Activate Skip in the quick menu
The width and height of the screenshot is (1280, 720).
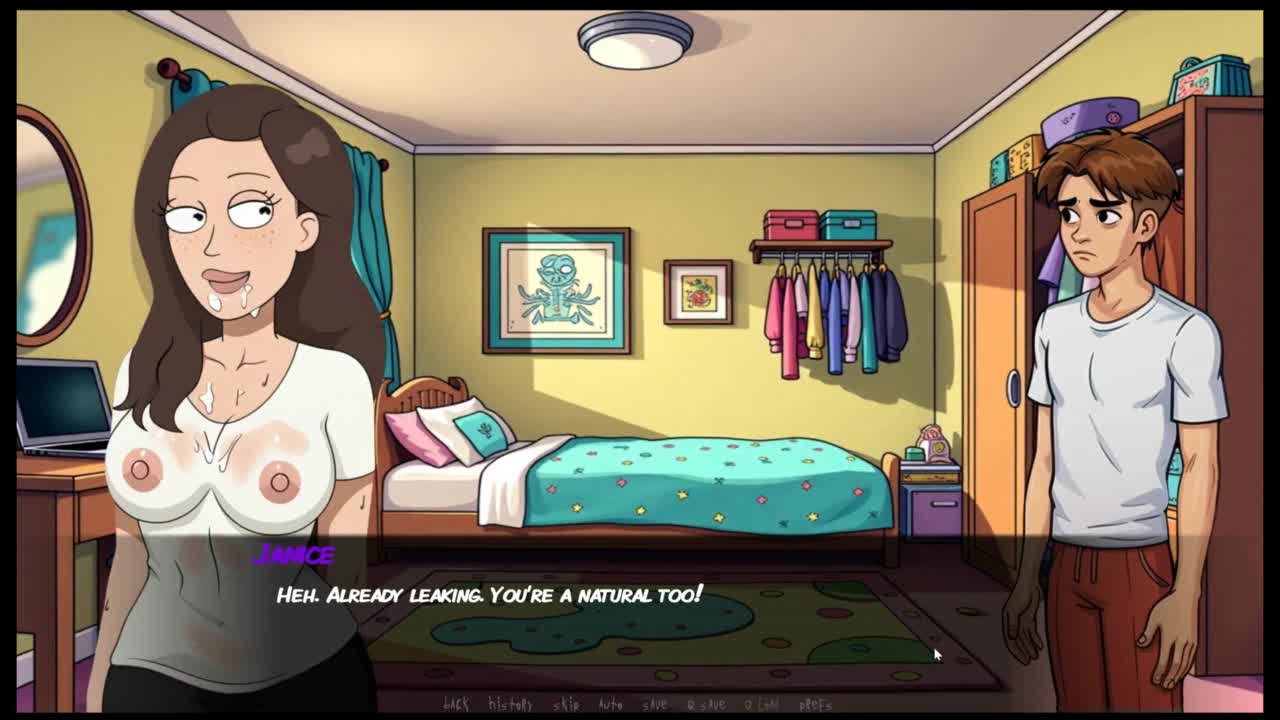(566, 705)
